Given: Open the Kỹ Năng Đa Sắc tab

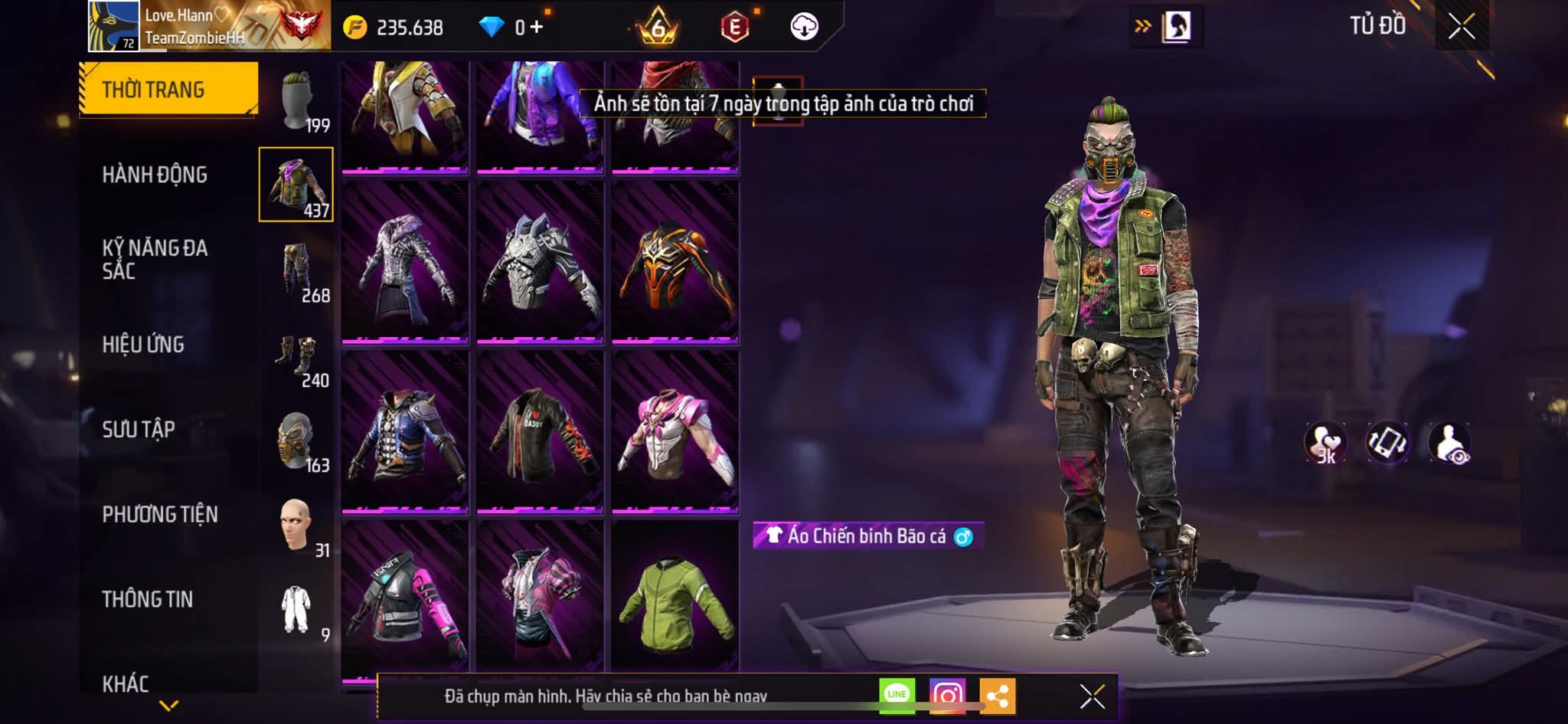Looking at the screenshot, I should coord(155,259).
